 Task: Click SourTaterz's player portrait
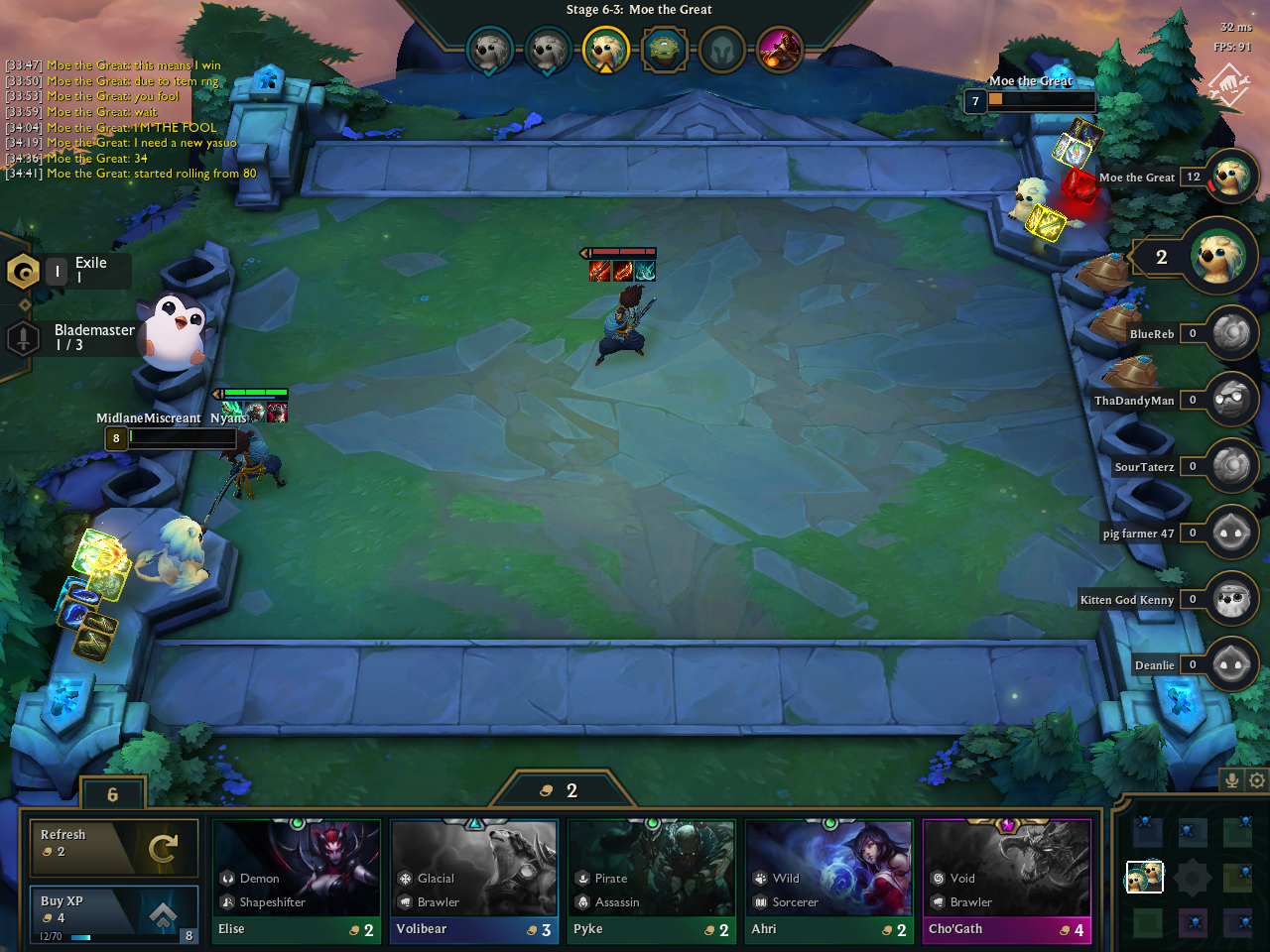[x=1230, y=466]
